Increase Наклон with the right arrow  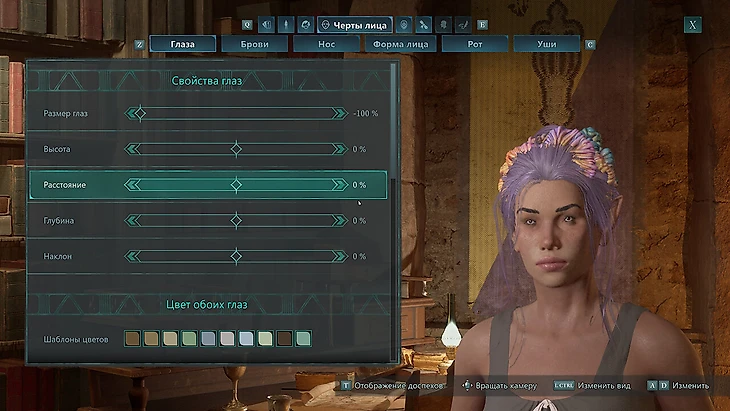coord(343,257)
